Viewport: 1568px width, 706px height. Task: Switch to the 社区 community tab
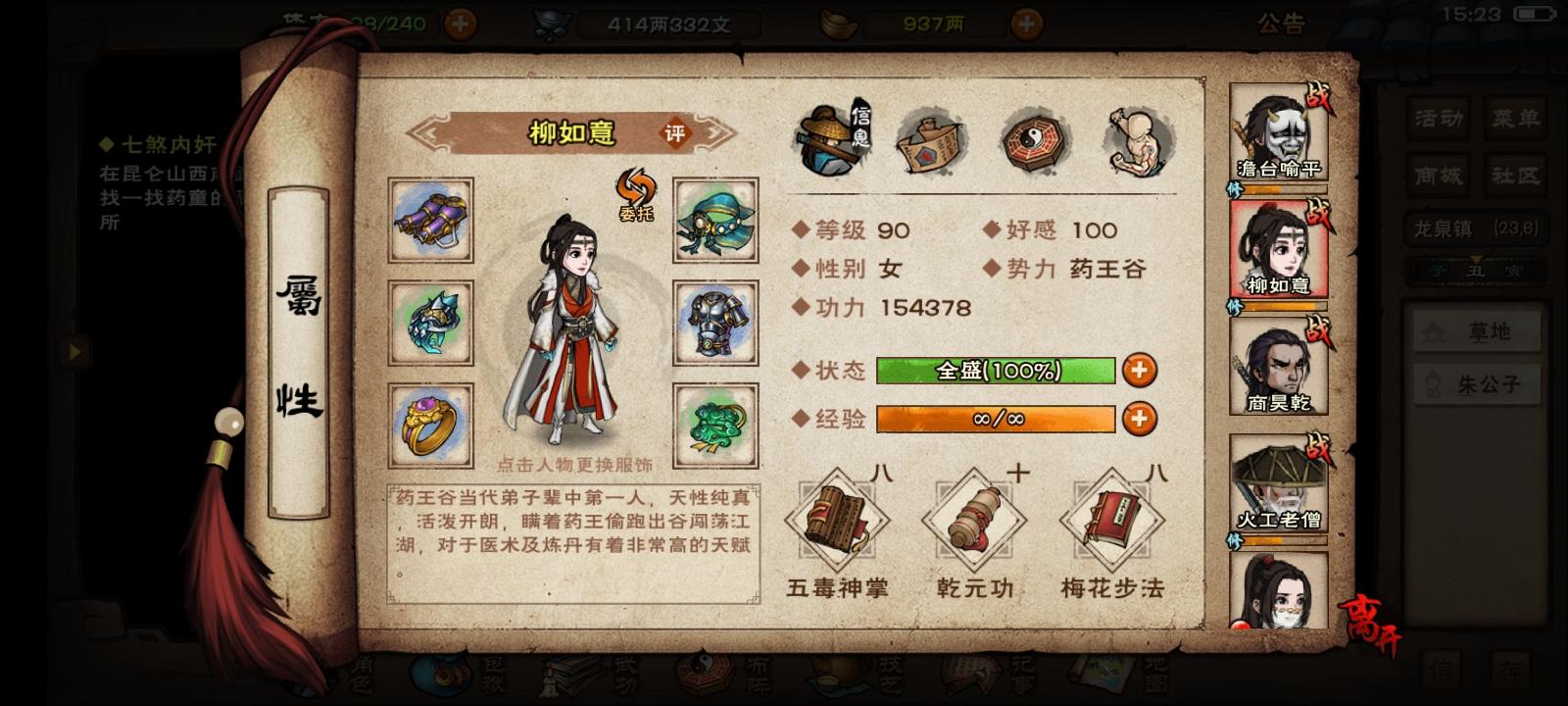[x=1517, y=176]
